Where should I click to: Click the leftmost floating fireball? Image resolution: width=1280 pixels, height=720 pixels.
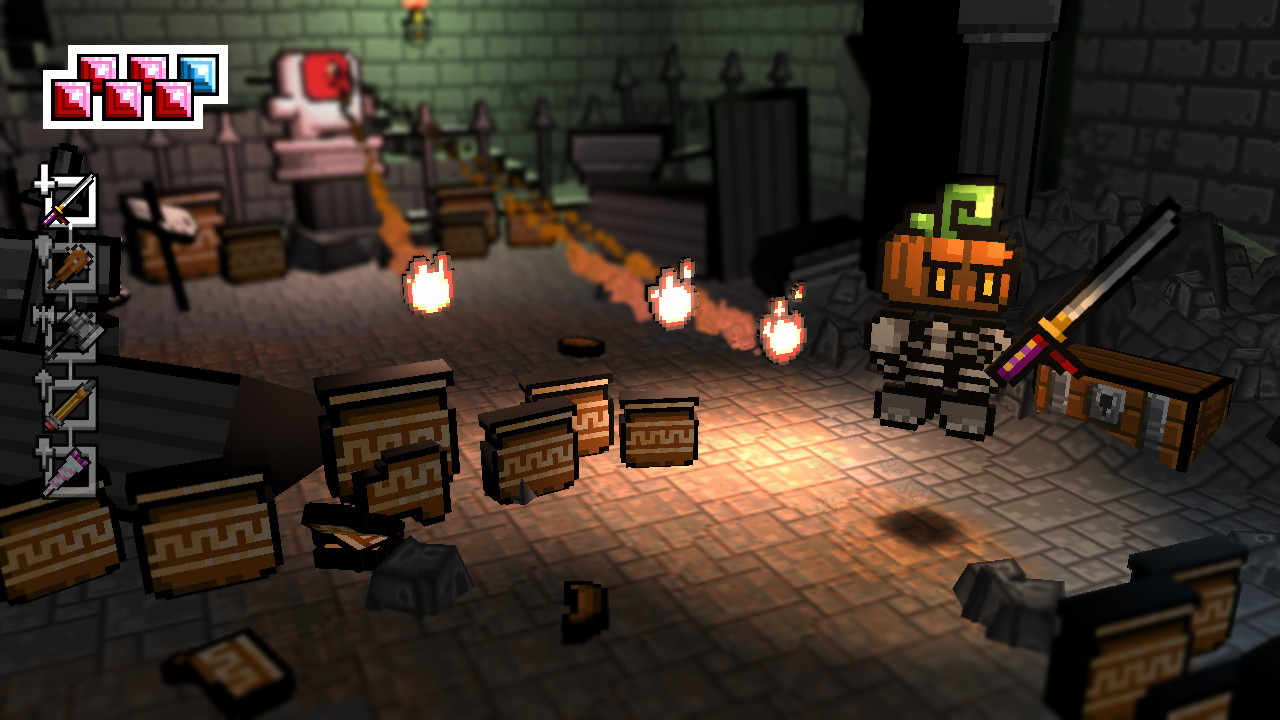pos(430,285)
